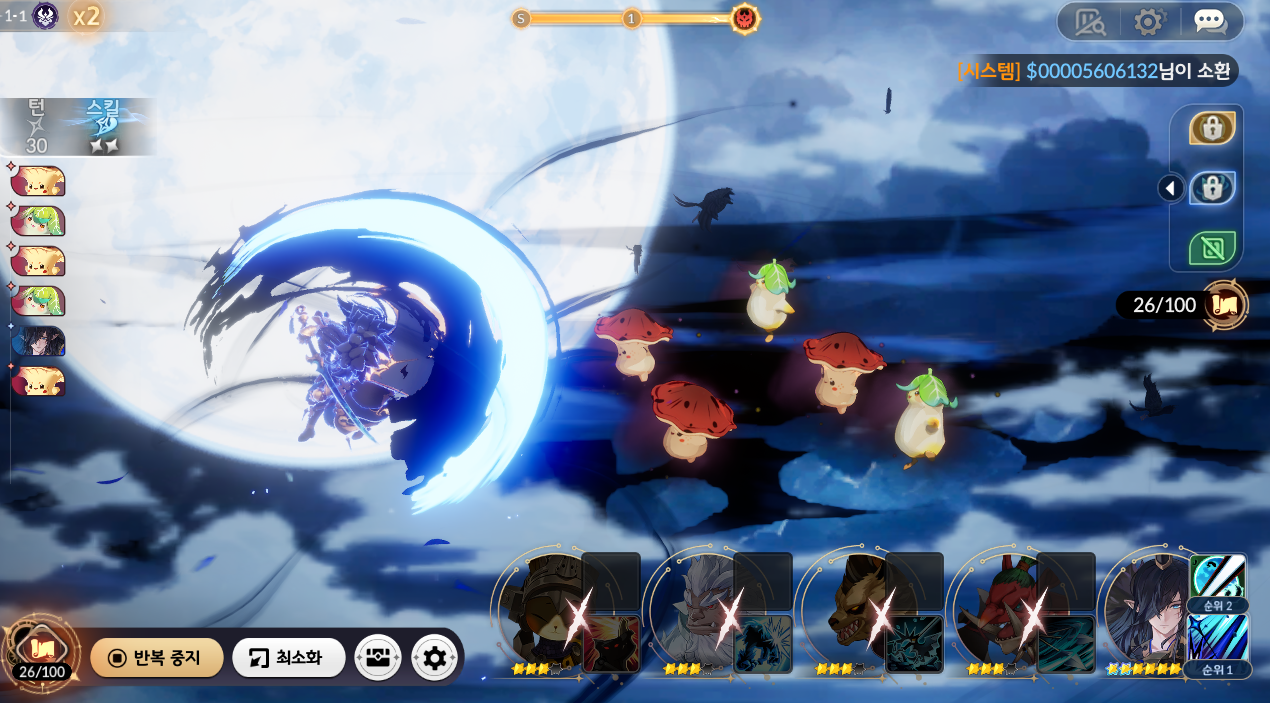Open the gear settings beside the chest

point(434,658)
